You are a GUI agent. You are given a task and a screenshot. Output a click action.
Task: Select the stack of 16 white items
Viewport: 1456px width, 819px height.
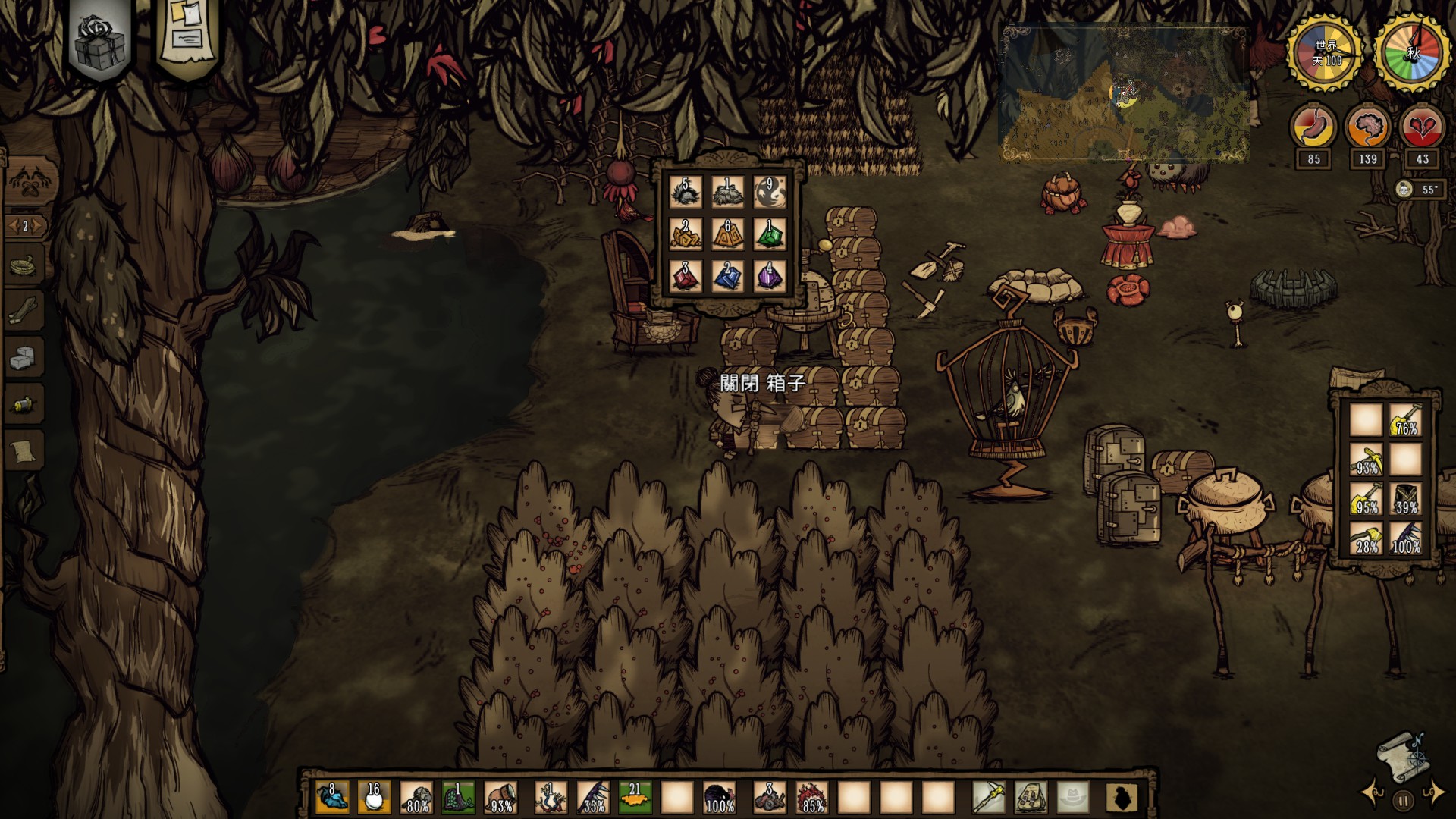374,798
